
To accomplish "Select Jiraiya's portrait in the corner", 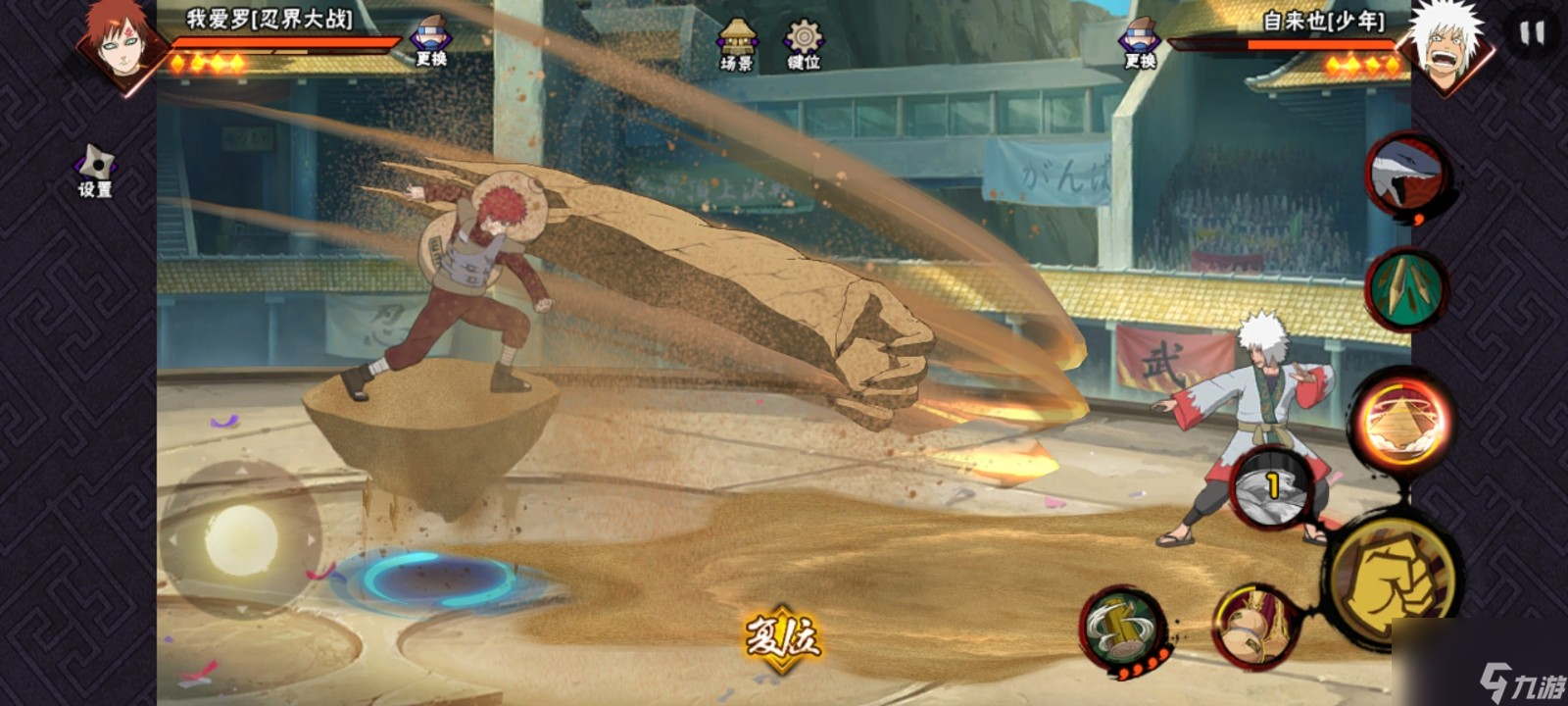I will point(1446,44).
